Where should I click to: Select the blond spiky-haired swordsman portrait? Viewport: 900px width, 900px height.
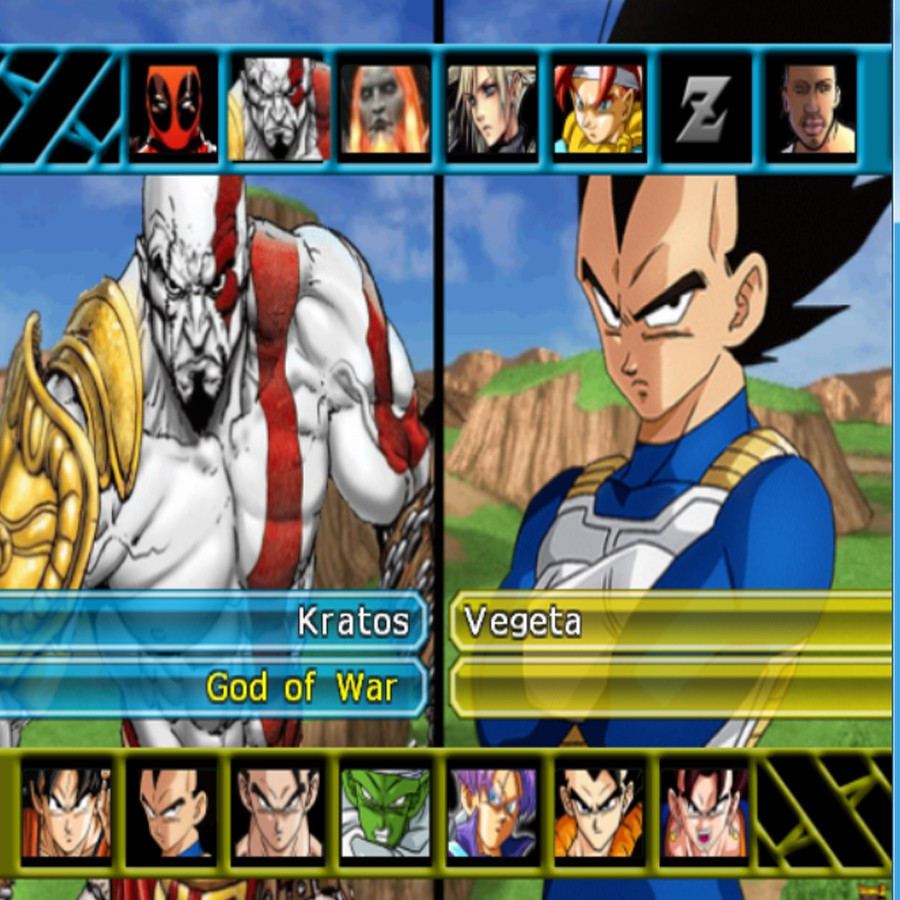click(491, 108)
